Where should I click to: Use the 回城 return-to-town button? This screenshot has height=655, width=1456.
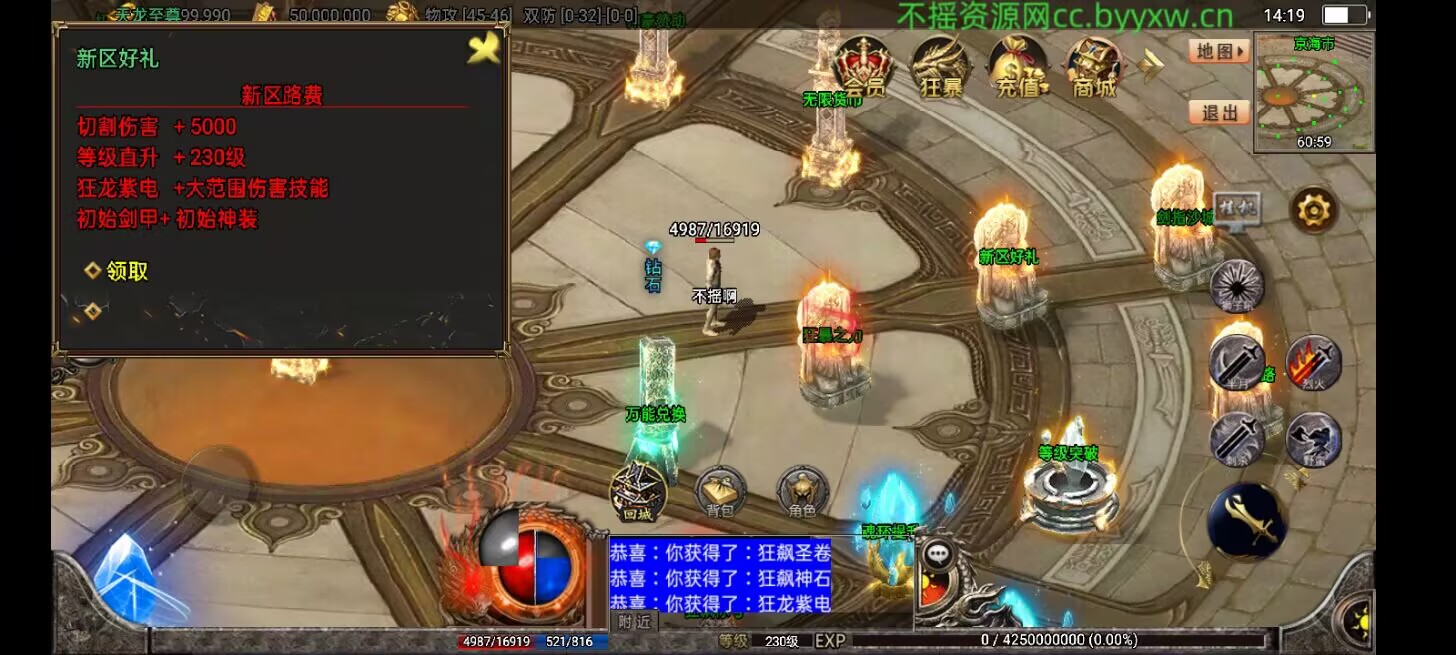638,492
